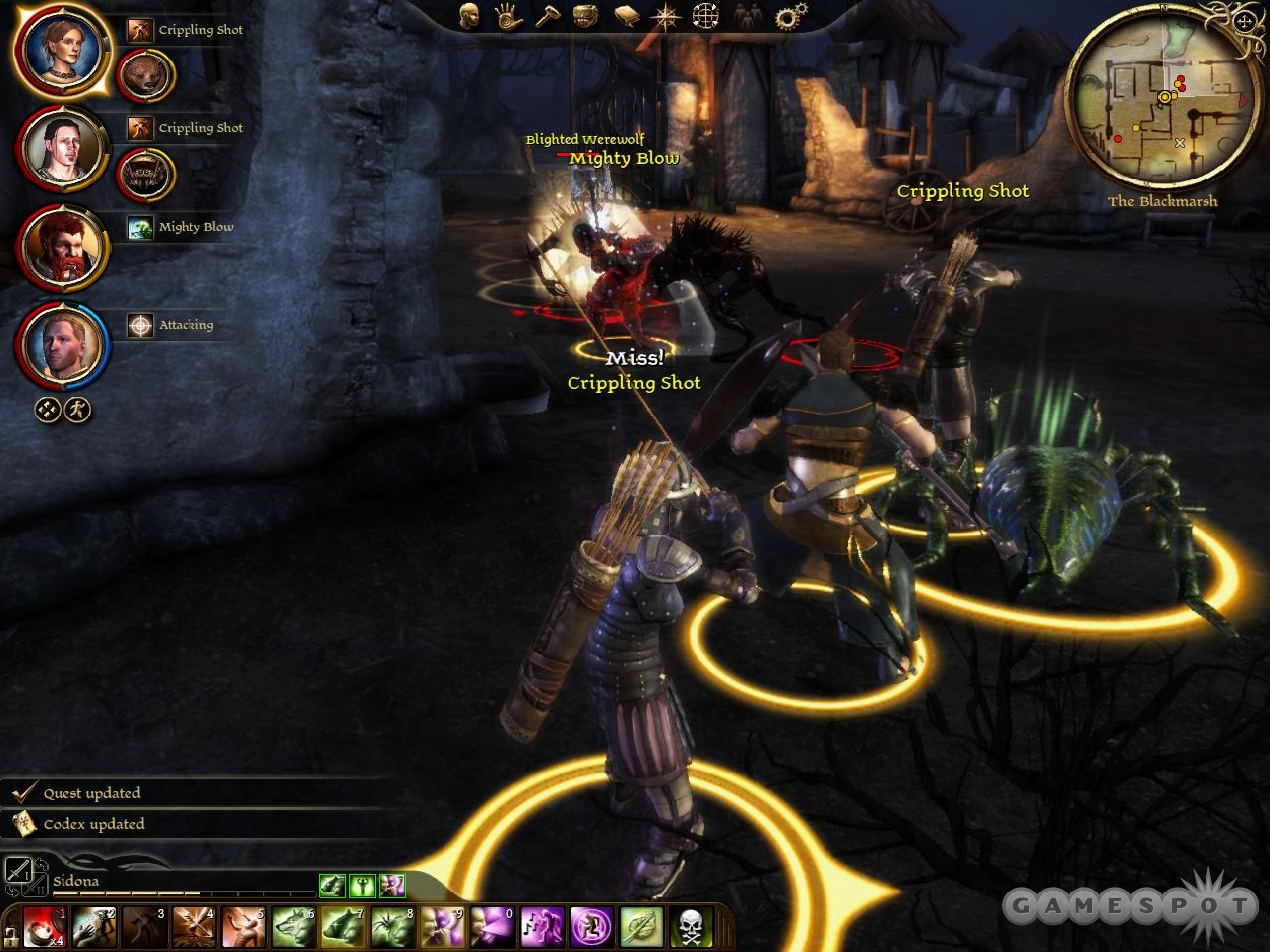Open the world map compass star

(665, 16)
